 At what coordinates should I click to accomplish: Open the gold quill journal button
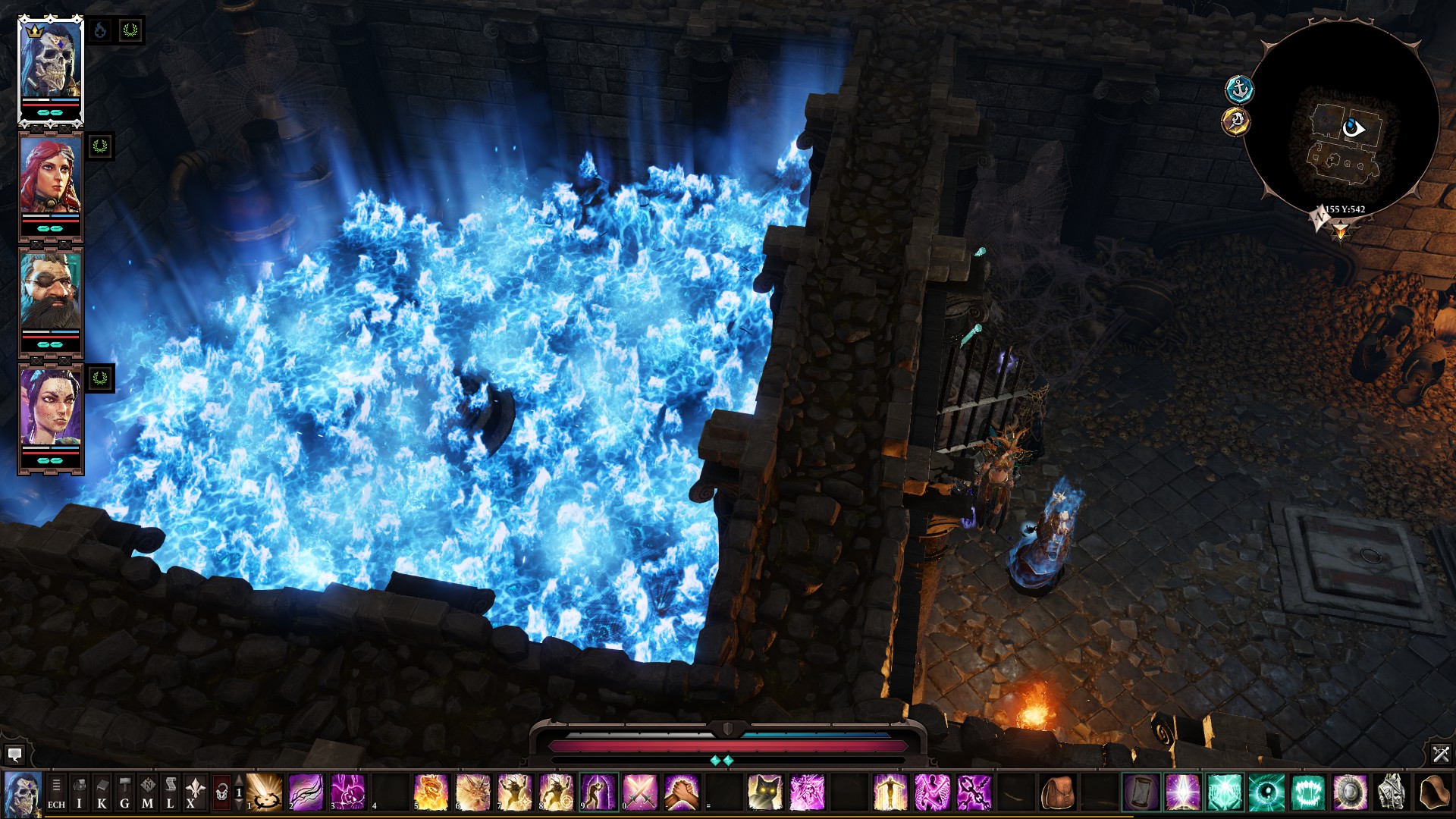[1236, 121]
